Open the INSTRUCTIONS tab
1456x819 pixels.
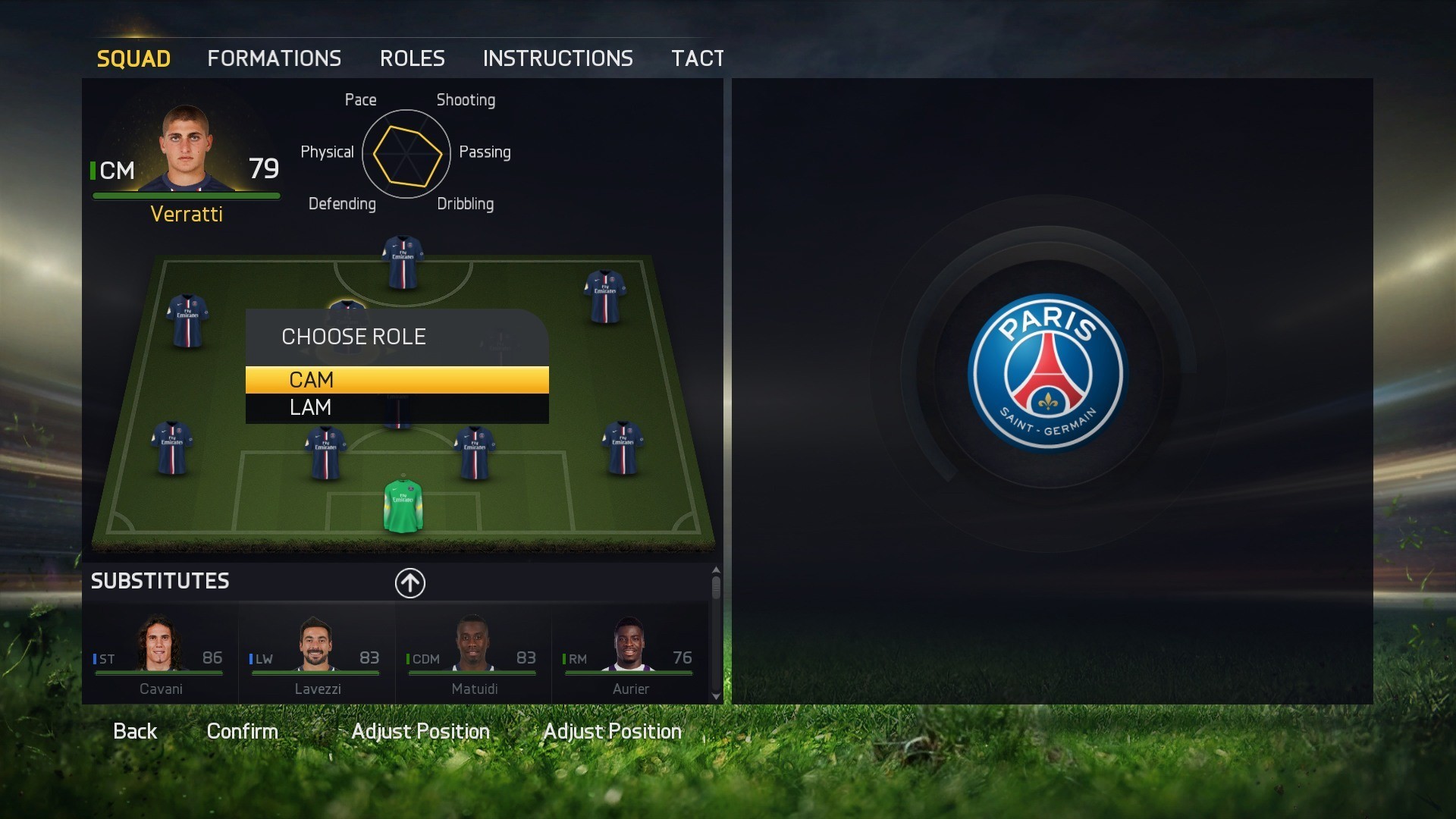pos(558,58)
